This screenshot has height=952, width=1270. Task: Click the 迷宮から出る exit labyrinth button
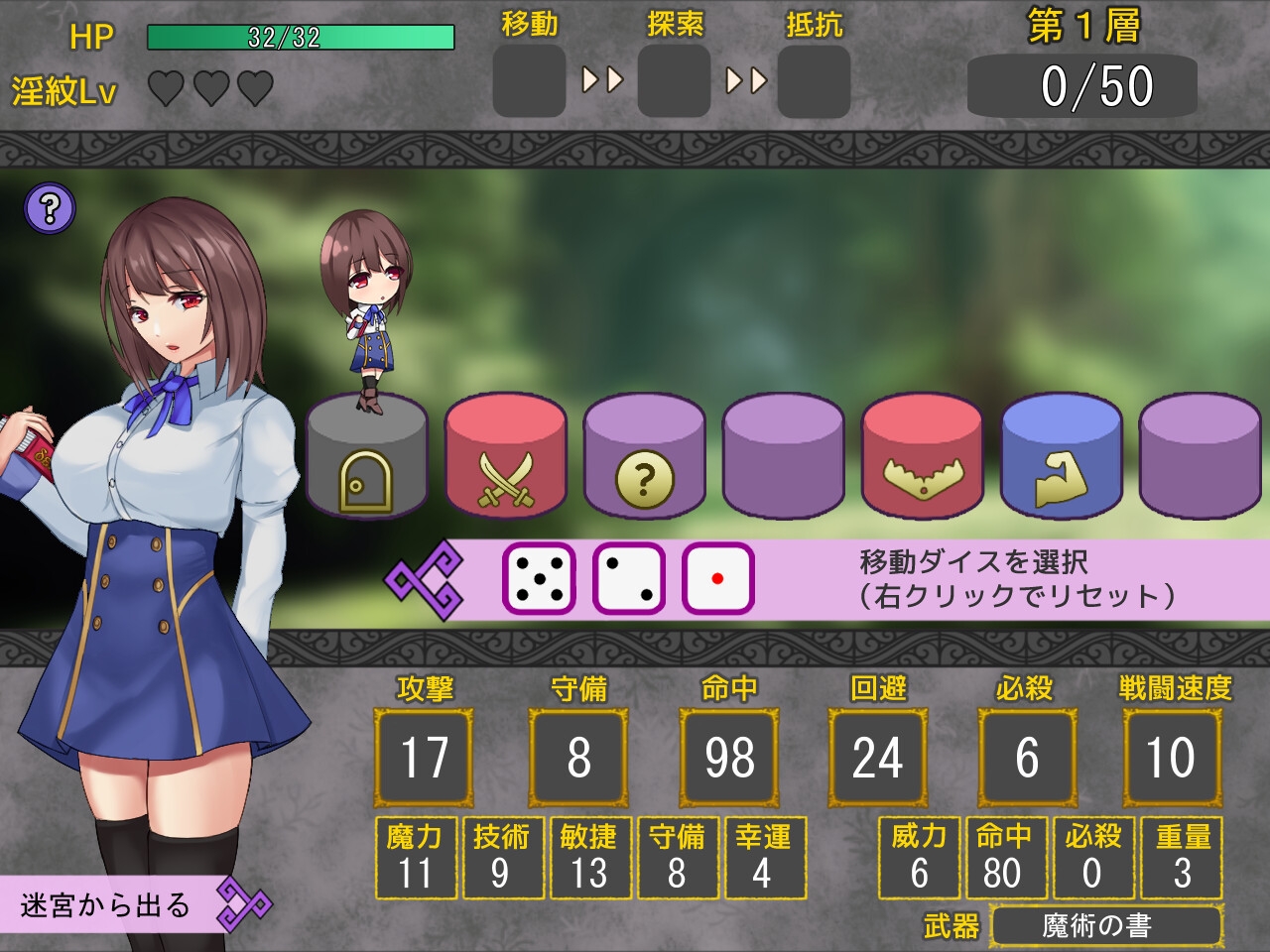(x=109, y=904)
